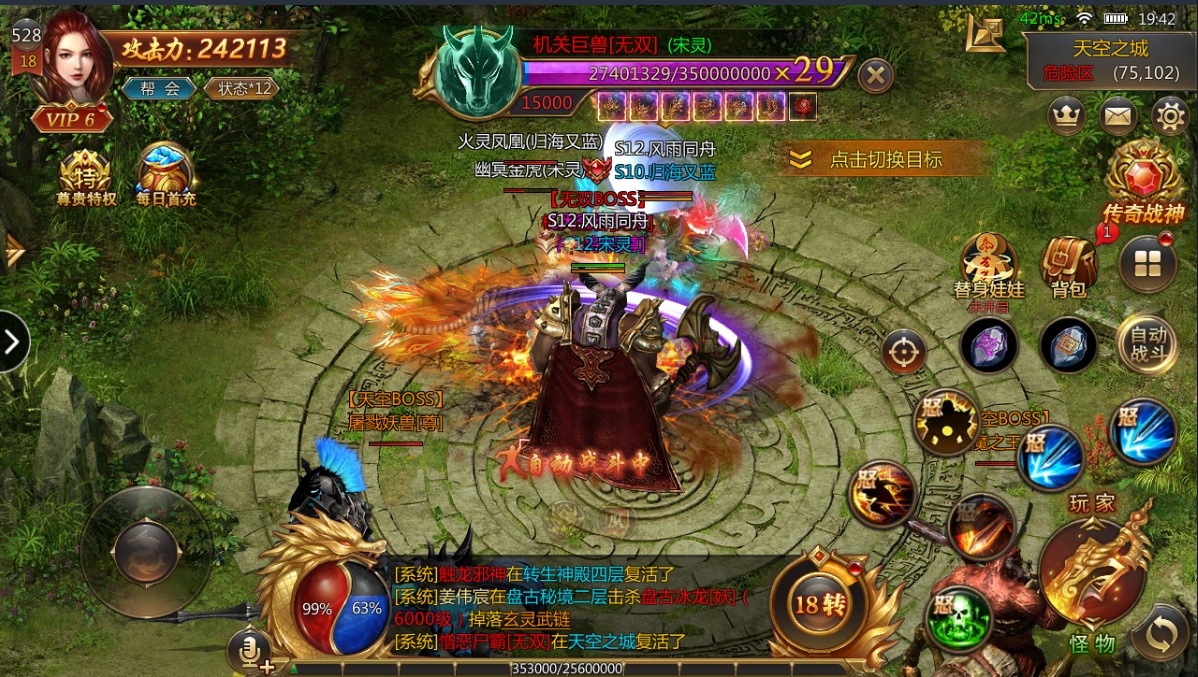1198x677 pixels.
Task: Open the mail envelope icon
Action: (1119, 117)
